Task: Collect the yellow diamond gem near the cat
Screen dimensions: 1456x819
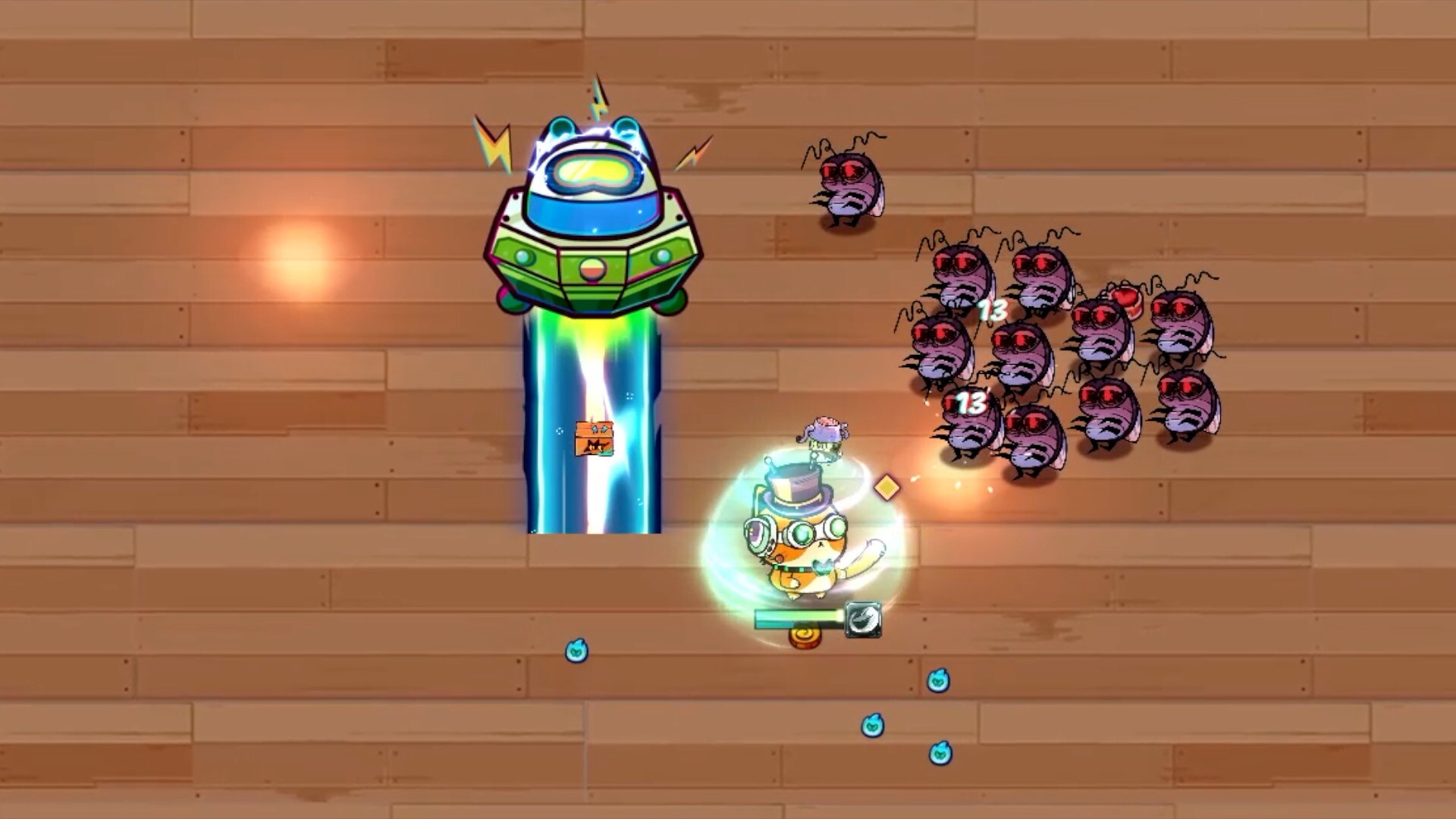Action: pyautogui.click(x=886, y=488)
